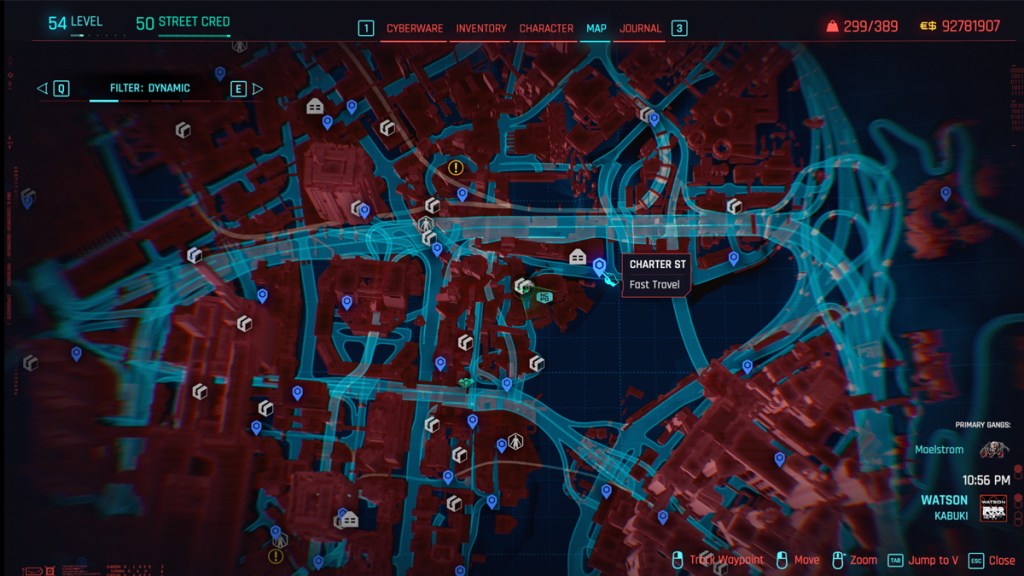Go to the Journal tab
The height and width of the screenshot is (576, 1024).
click(640, 29)
